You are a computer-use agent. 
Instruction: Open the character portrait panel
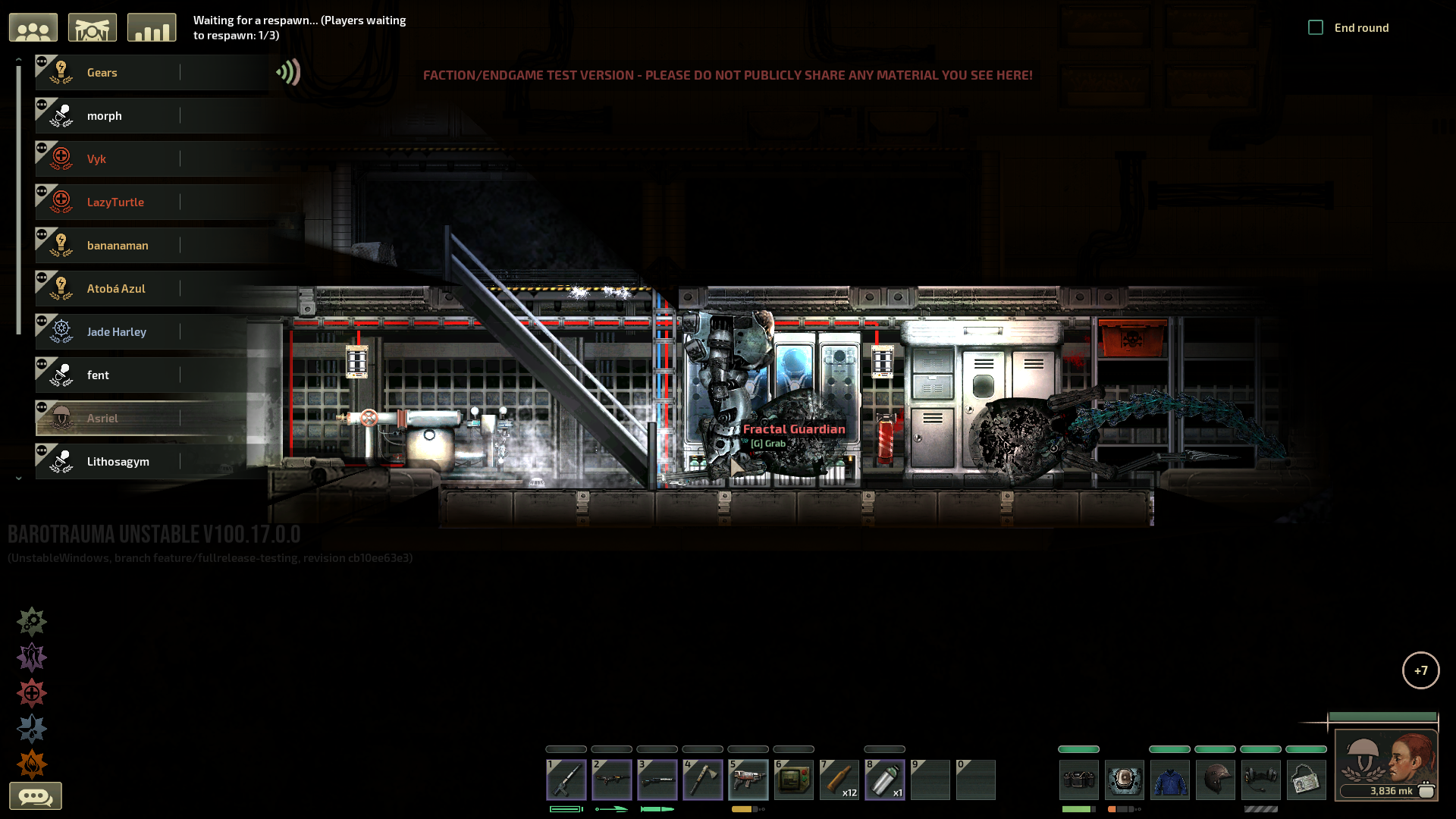pyautogui.click(x=1386, y=762)
